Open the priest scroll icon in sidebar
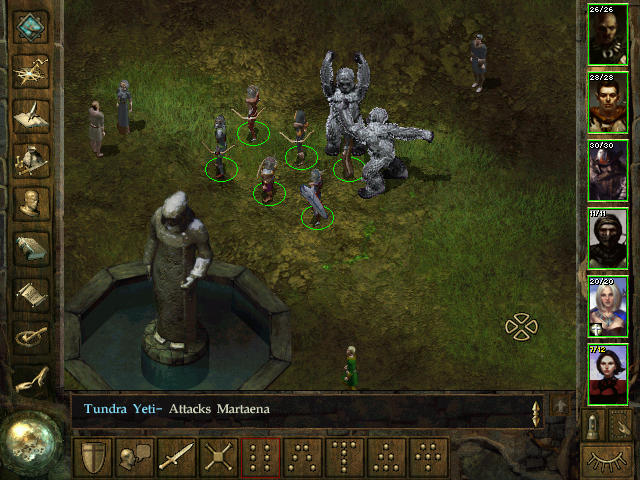640x480 pixels. [30, 292]
